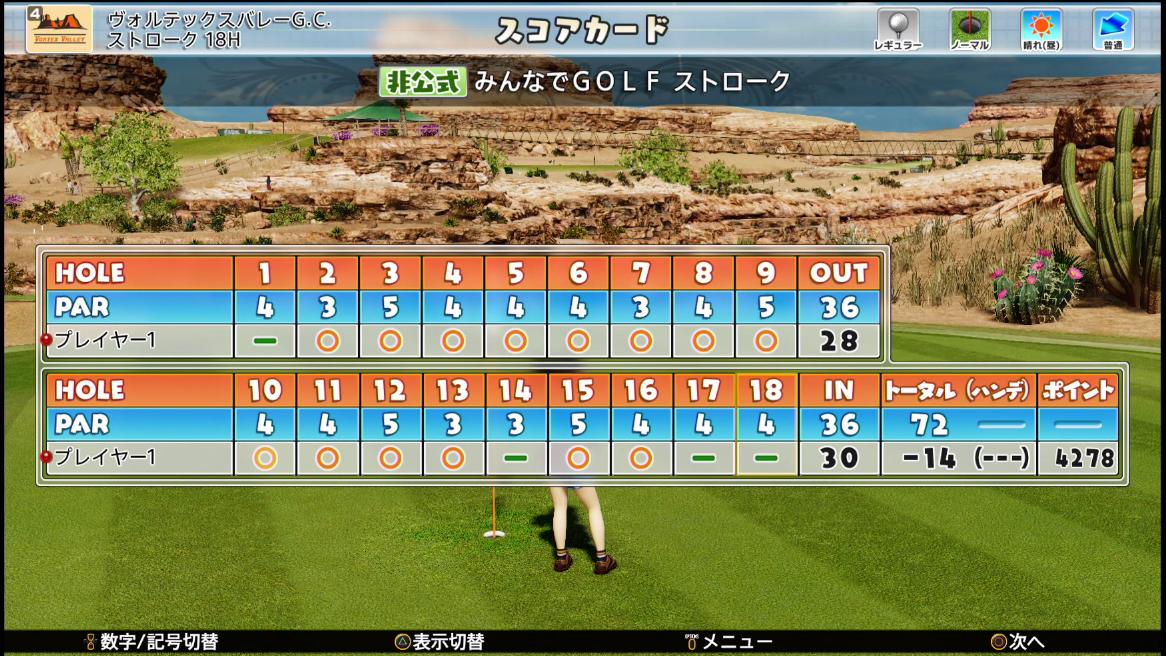This screenshot has width=1166, height=656.
Task: Open the Vortex Valley course thumbnail
Action: click(59, 29)
